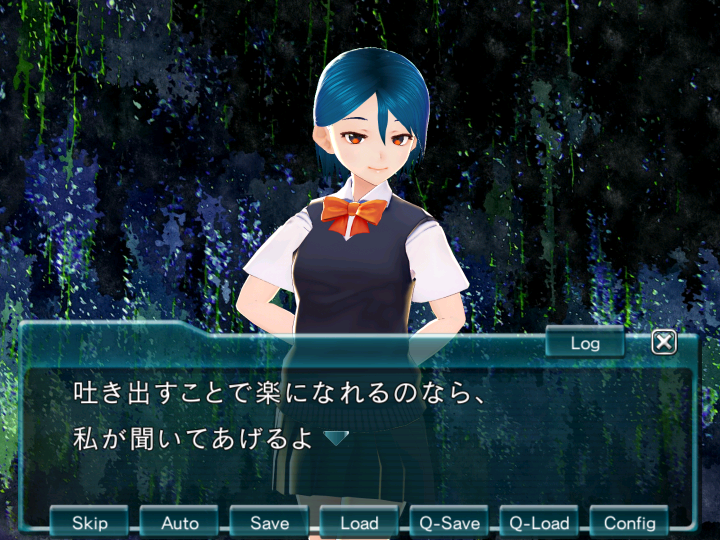Viewport: 720px width, 540px height.
Task: Open the Config settings
Action: pos(630,522)
